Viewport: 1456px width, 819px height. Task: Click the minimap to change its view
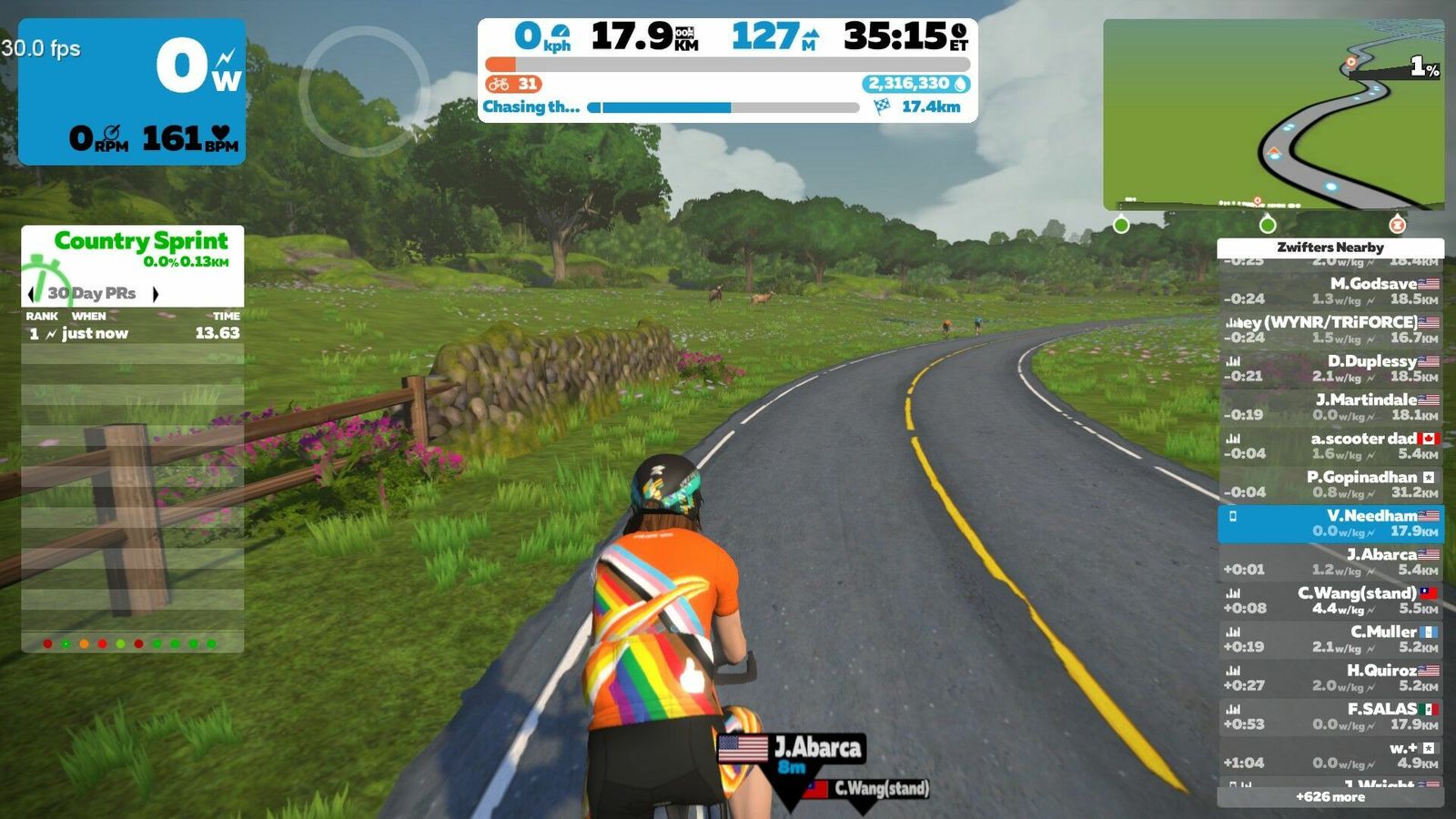(x=1273, y=115)
